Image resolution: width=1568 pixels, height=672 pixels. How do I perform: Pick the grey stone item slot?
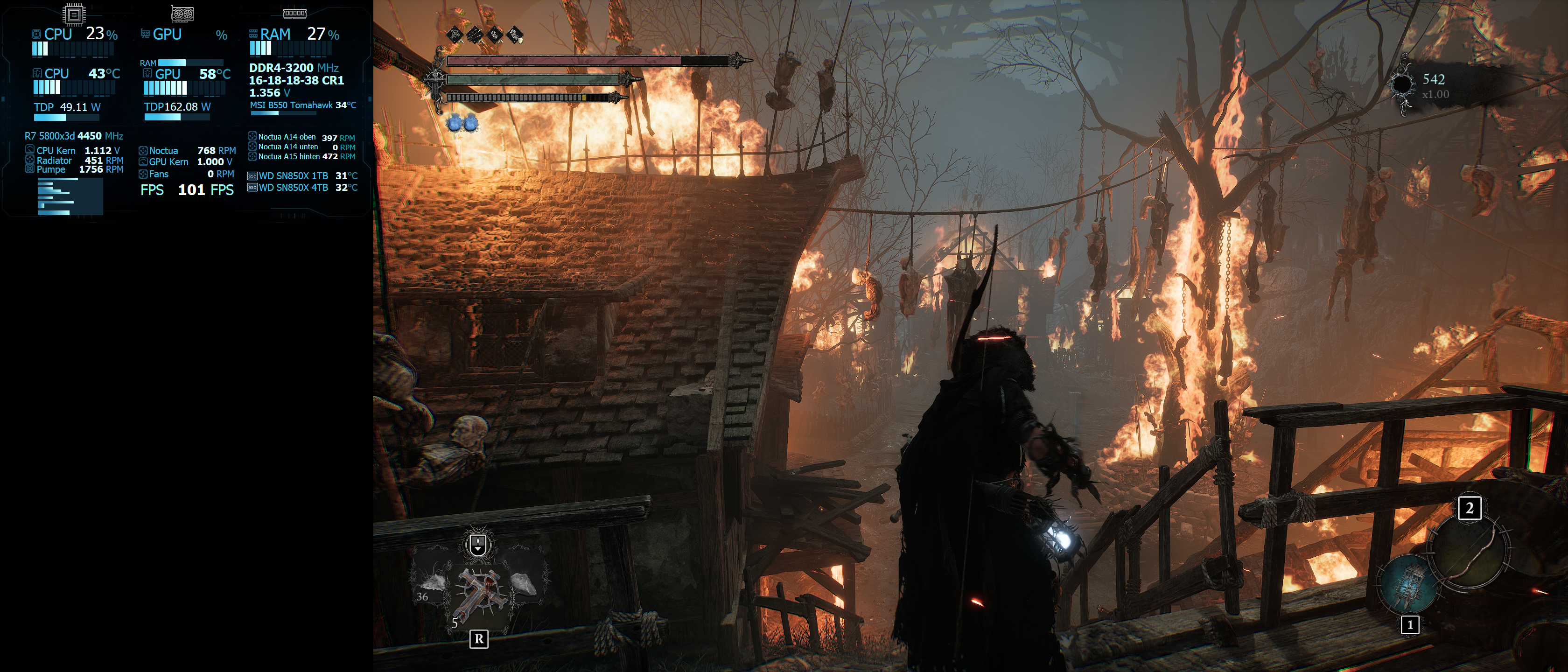tap(524, 584)
